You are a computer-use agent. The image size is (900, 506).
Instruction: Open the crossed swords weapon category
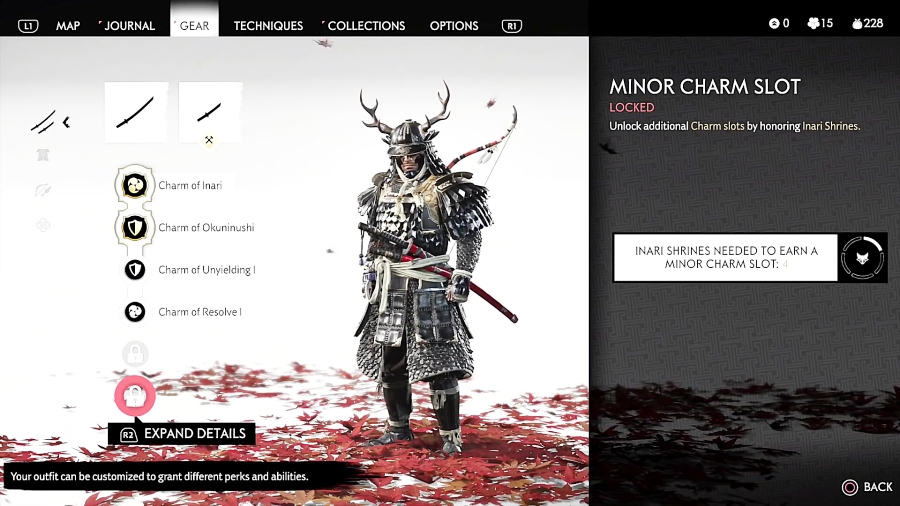[x=46, y=123]
